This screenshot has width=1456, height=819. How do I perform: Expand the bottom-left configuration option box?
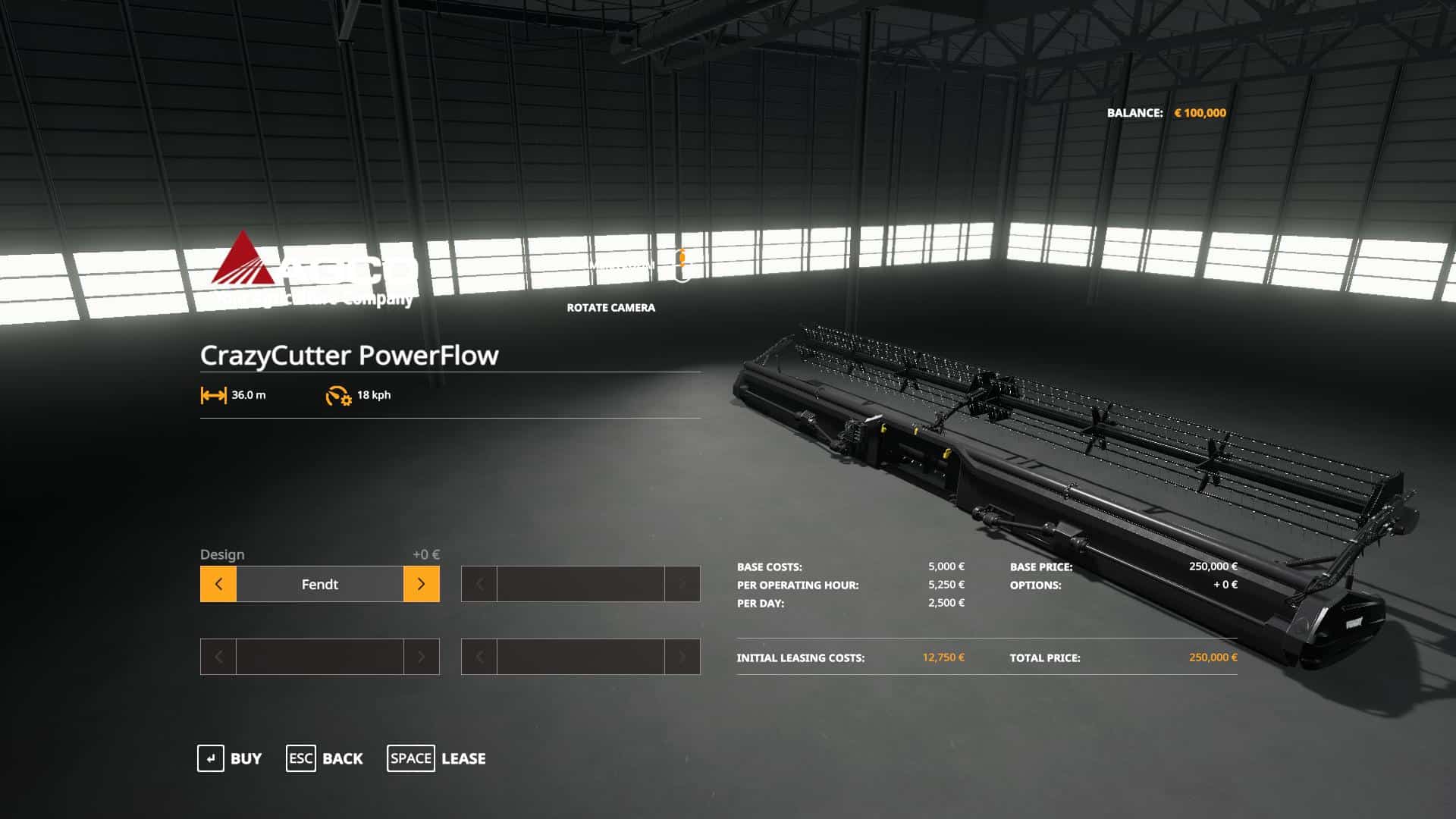tap(319, 657)
